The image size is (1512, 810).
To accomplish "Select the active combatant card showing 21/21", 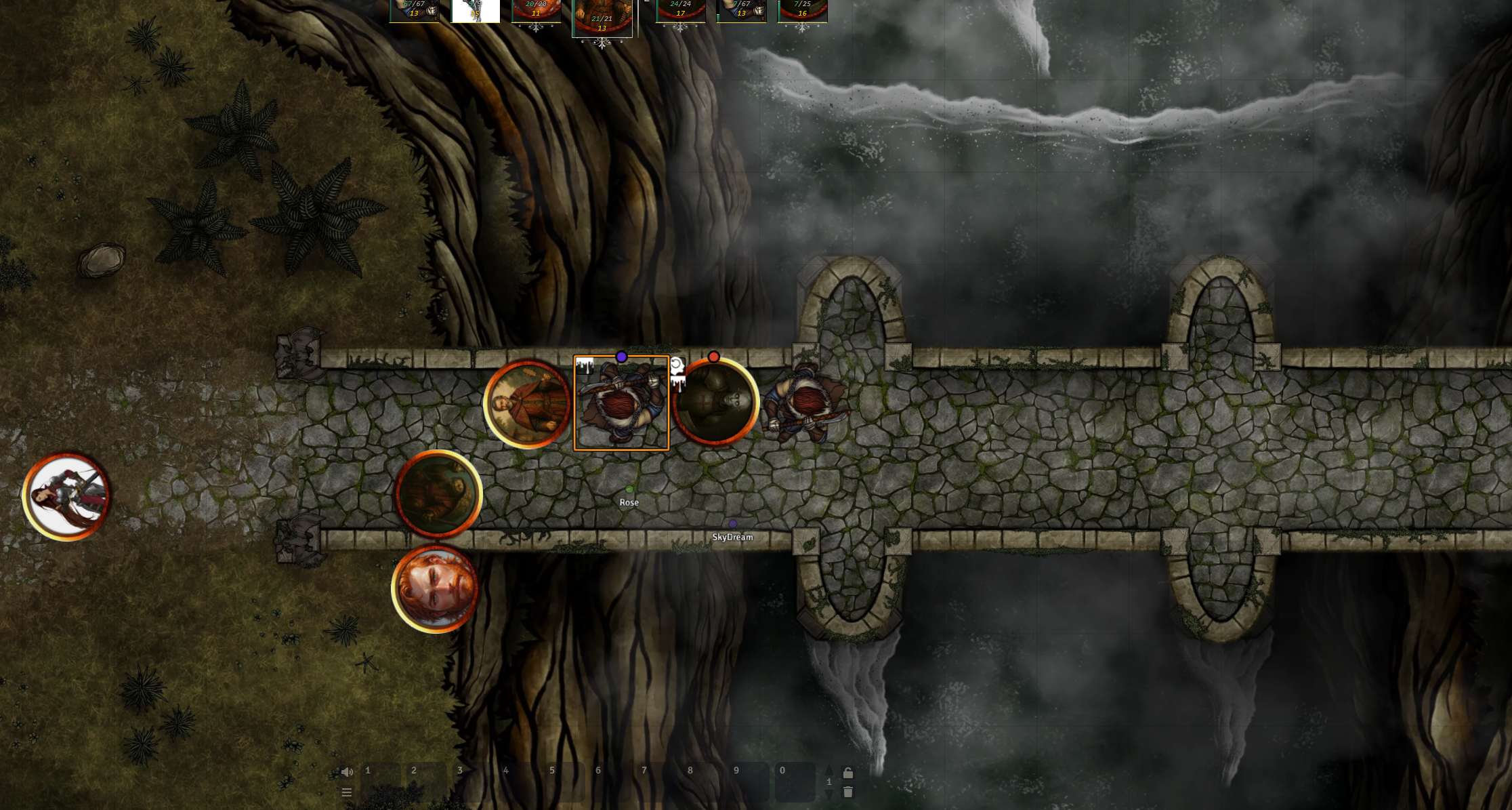I will pyautogui.click(x=602, y=17).
